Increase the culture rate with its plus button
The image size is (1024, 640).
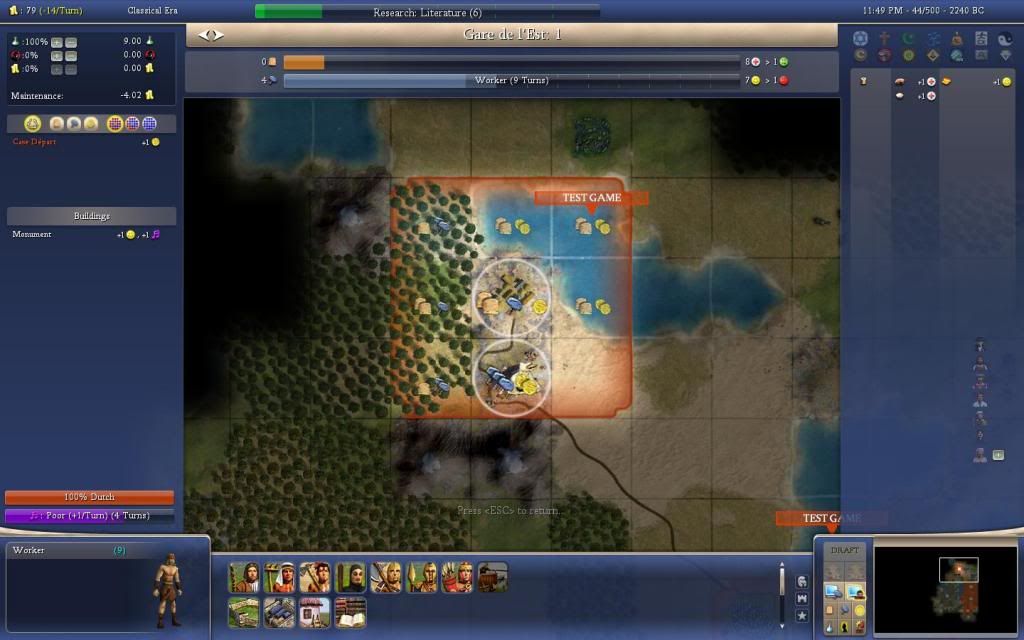pyautogui.click(x=56, y=55)
